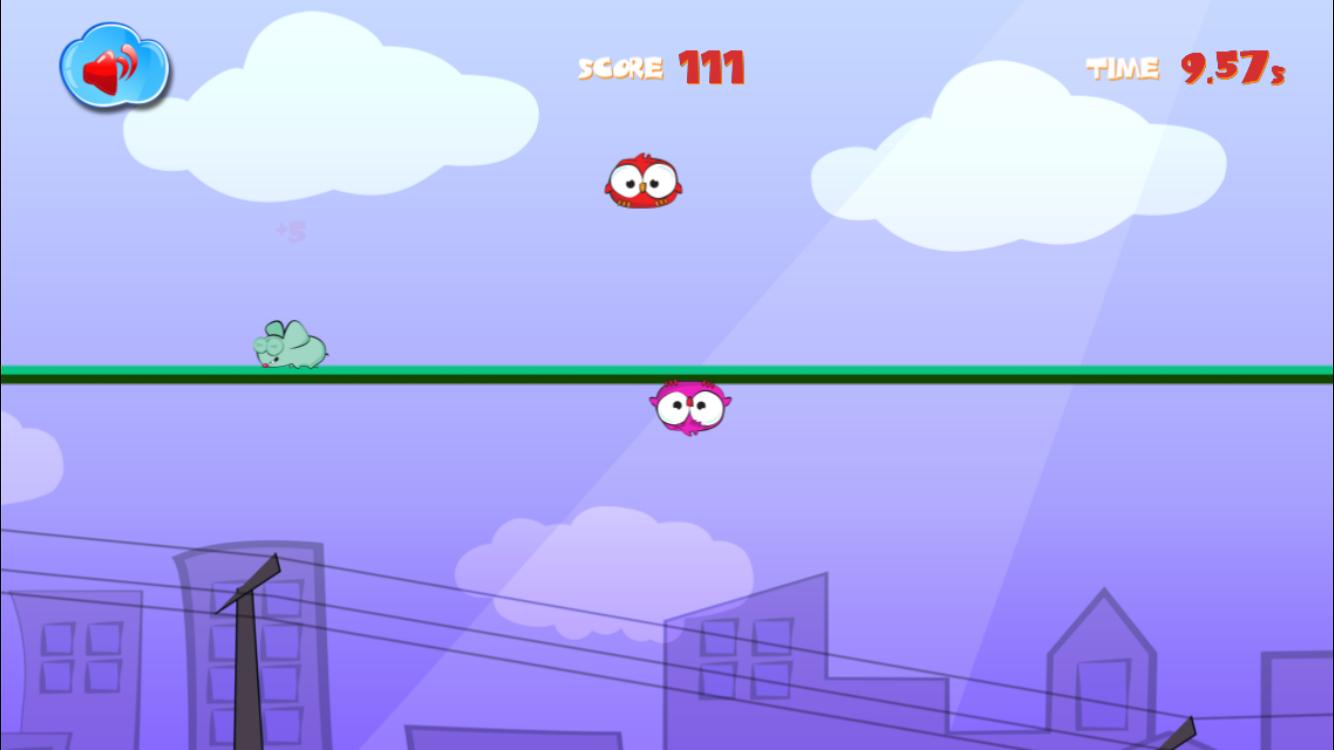Select the score value 111
This screenshot has height=750, width=1334.
pyautogui.click(x=712, y=67)
